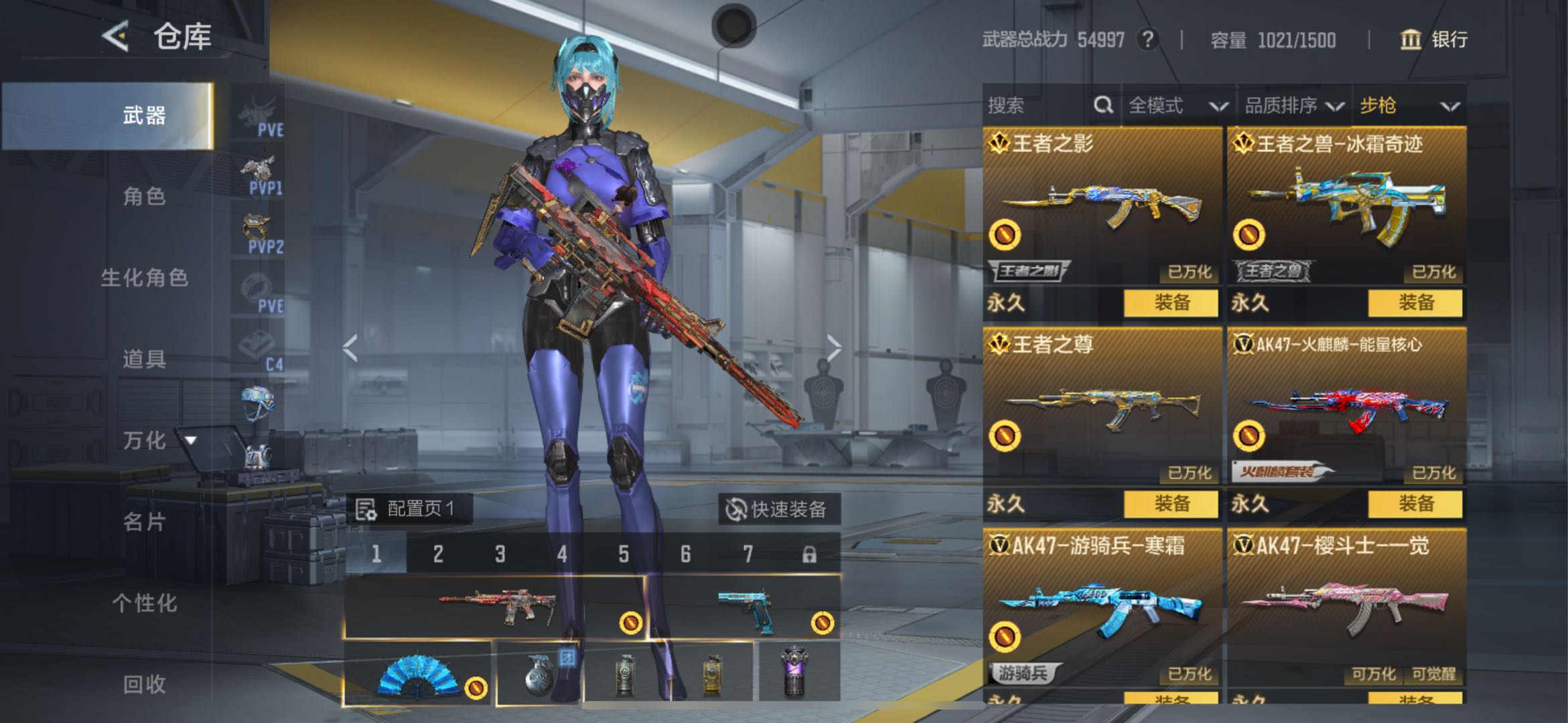Open the 银行 bank
Screen dimensions: 1568x723
(x=1434, y=39)
